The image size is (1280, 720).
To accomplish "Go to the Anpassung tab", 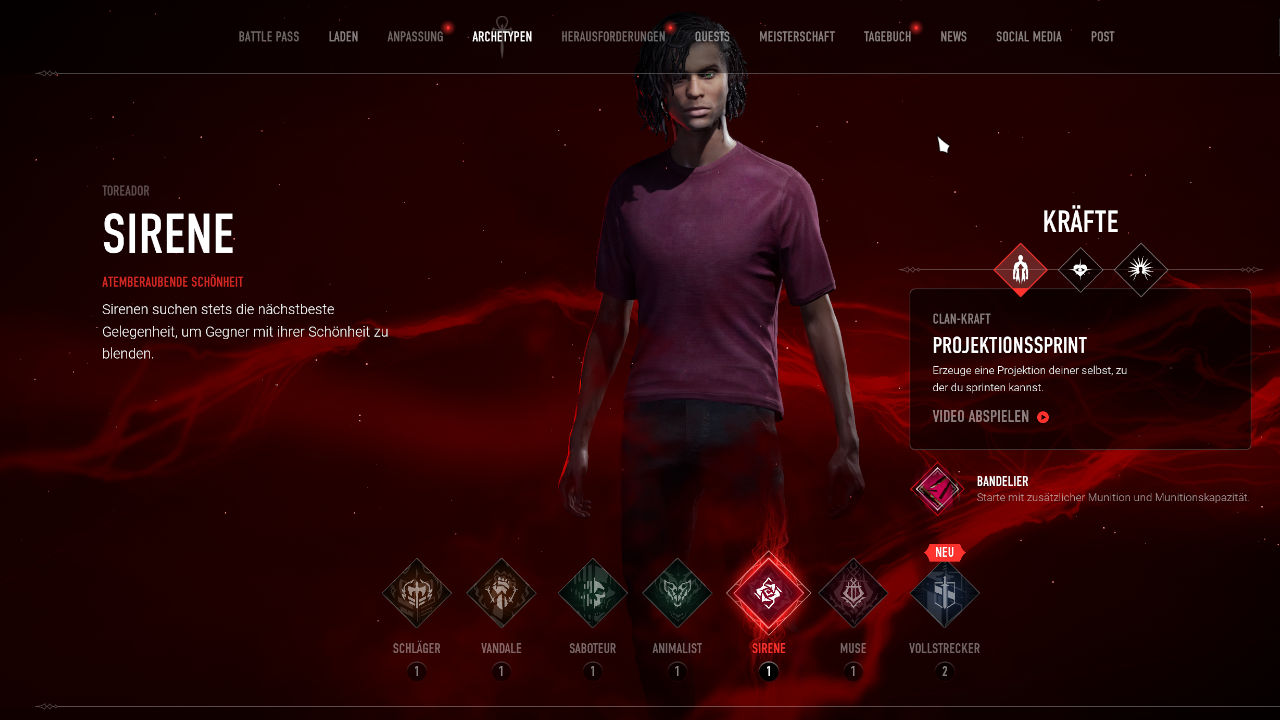I will [x=415, y=37].
